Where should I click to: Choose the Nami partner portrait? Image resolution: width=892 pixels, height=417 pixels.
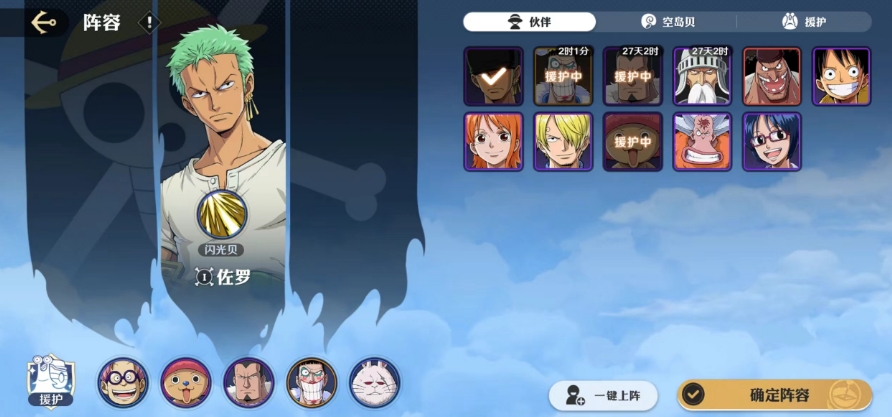(493, 141)
